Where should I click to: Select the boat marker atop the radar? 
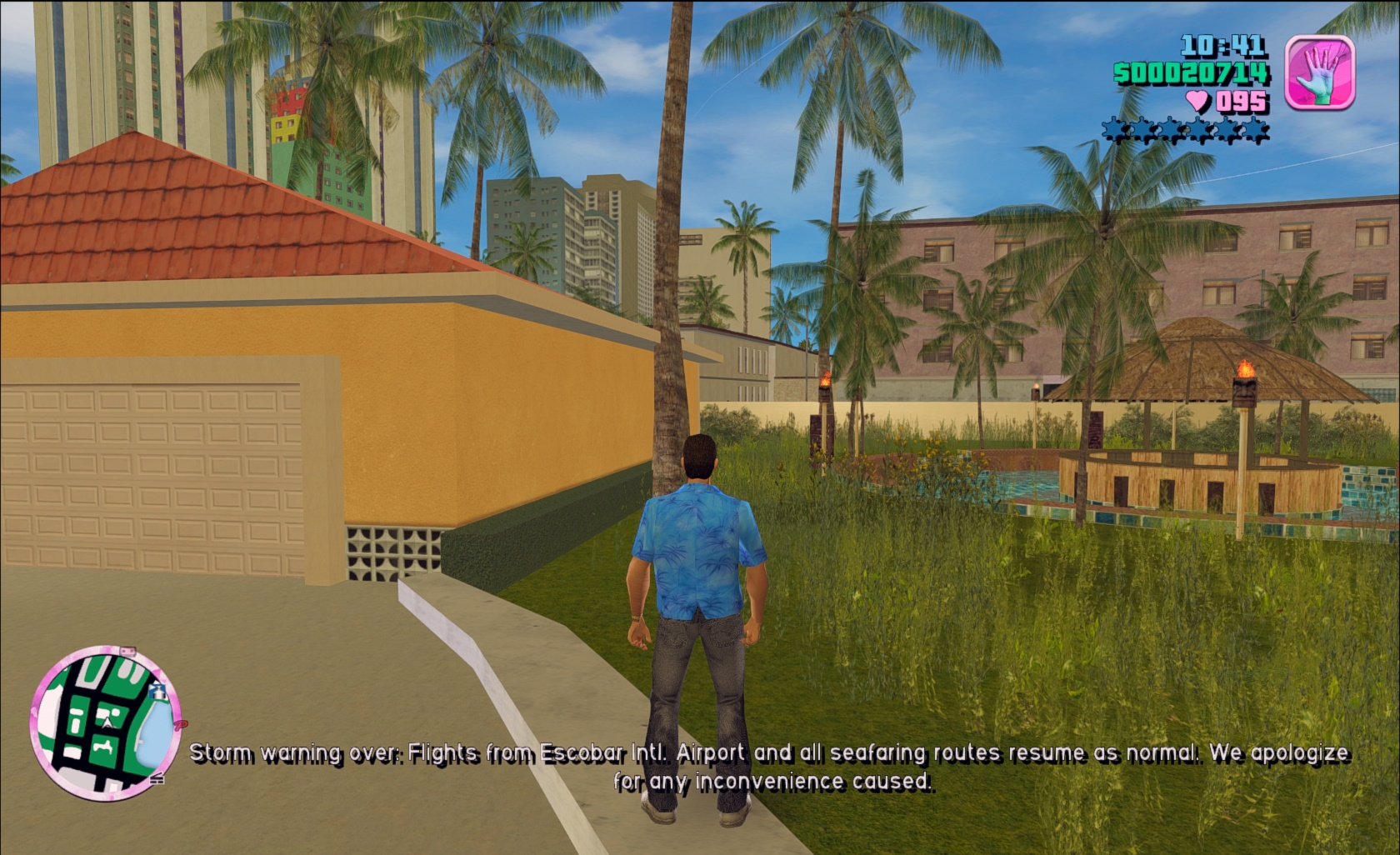127,651
